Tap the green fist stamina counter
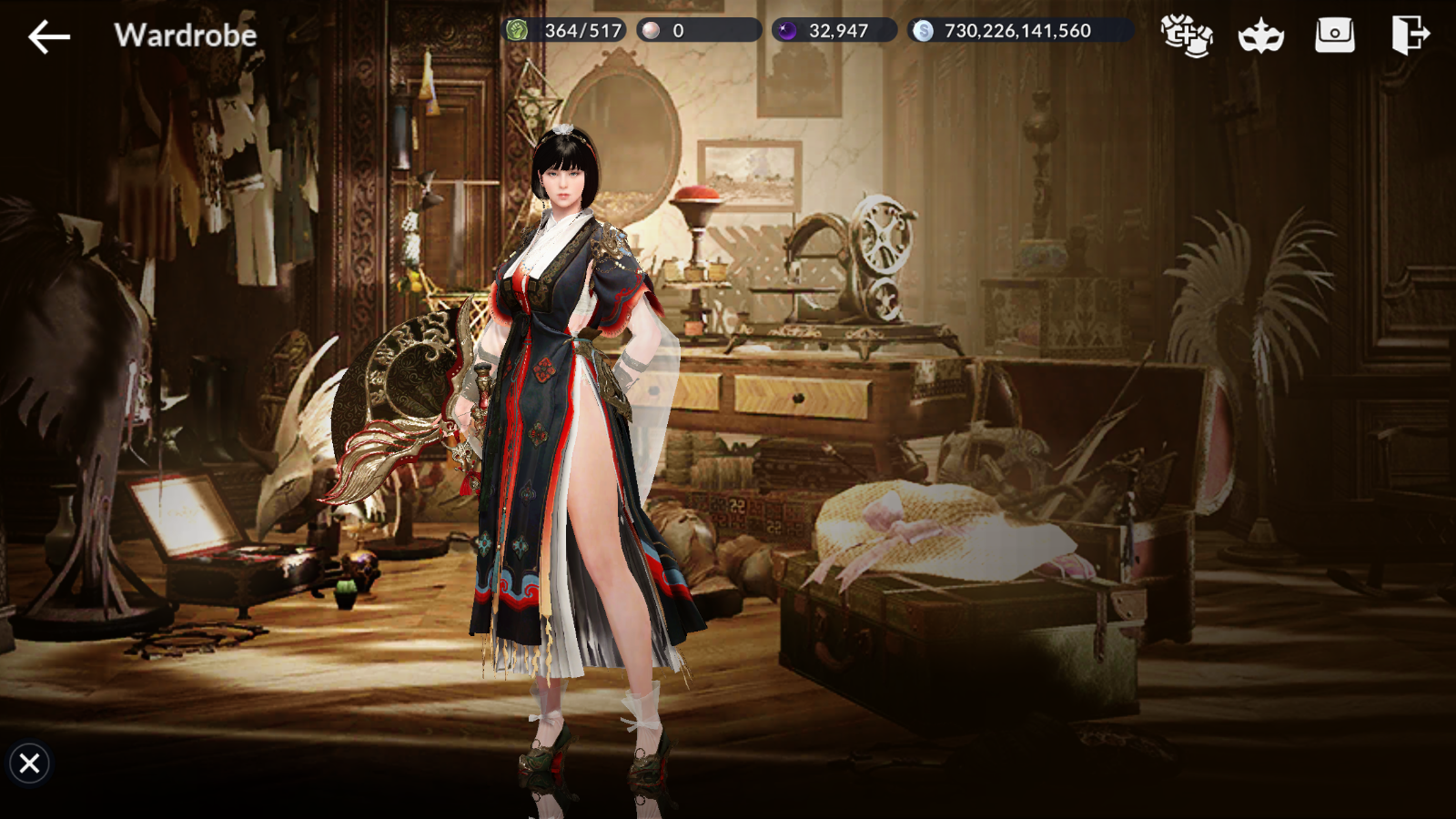Image resolution: width=1456 pixels, height=819 pixels. 564,31
